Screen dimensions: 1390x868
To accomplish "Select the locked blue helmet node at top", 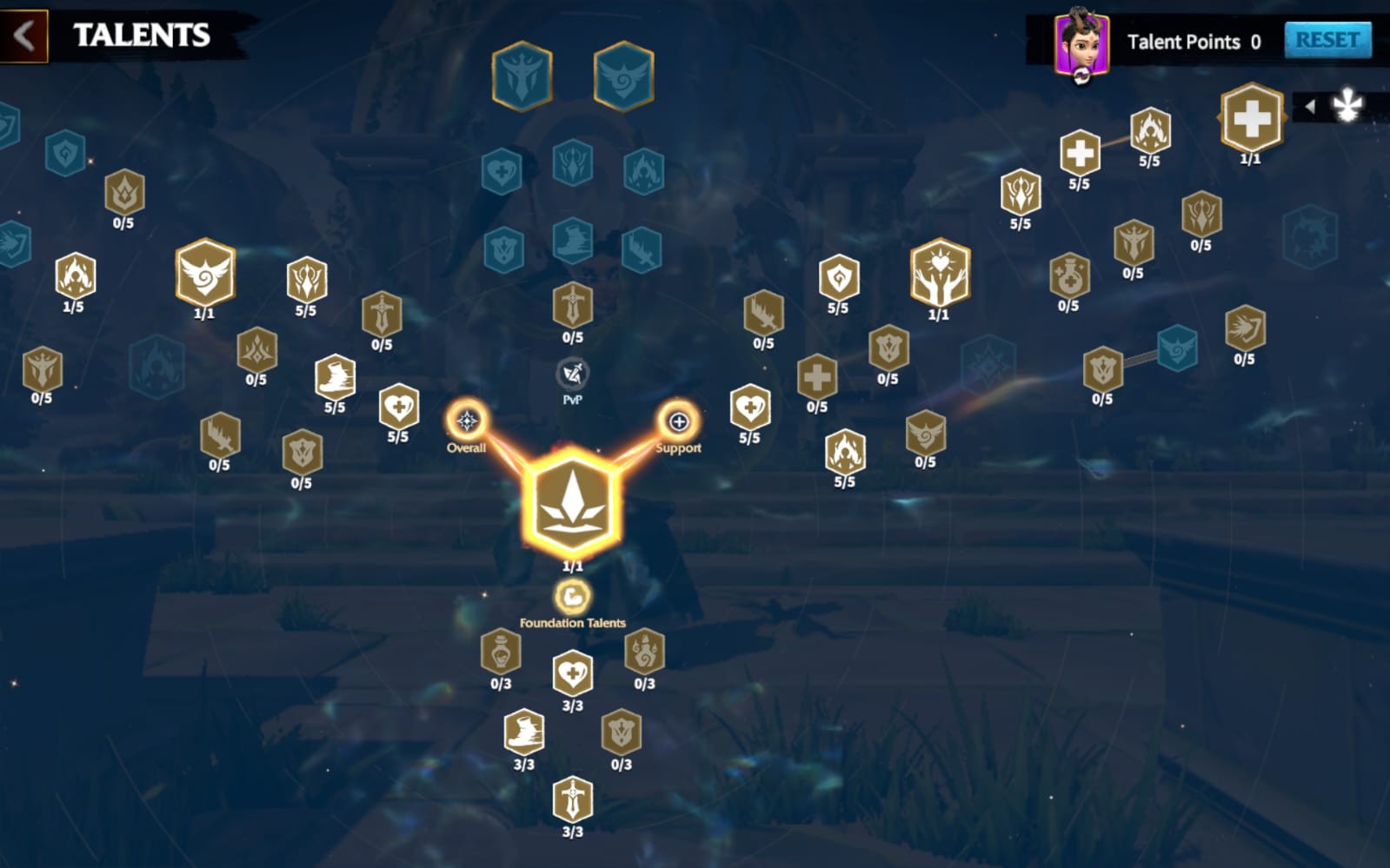I will tap(522, 76).
